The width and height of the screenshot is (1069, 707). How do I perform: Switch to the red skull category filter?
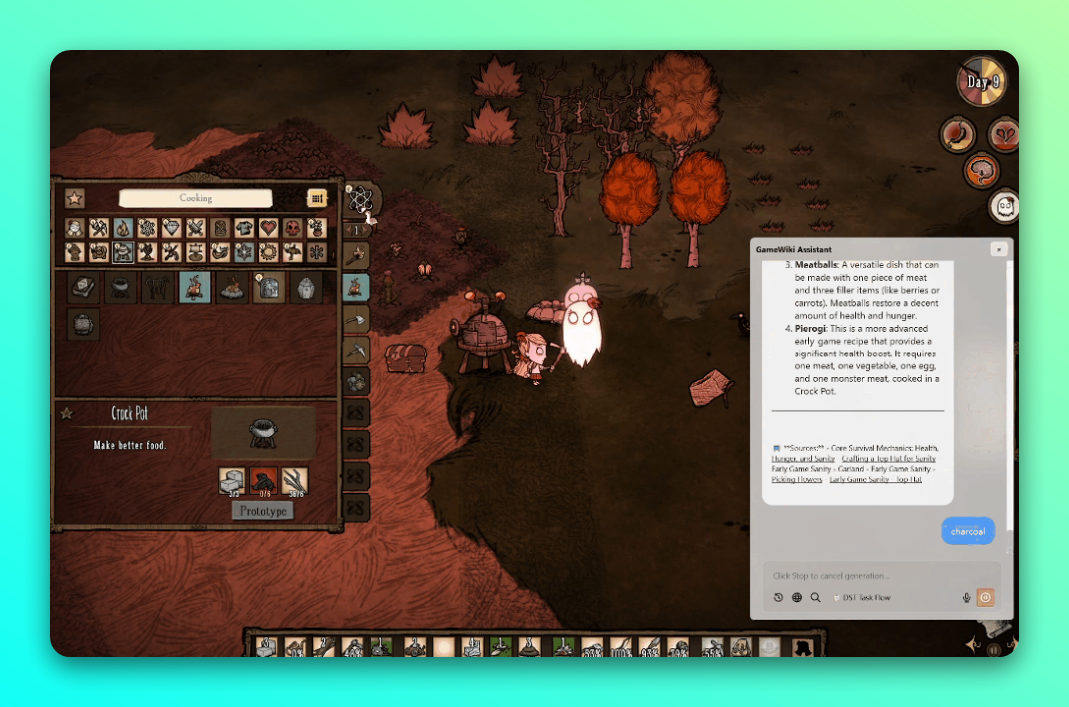[292, 228]
